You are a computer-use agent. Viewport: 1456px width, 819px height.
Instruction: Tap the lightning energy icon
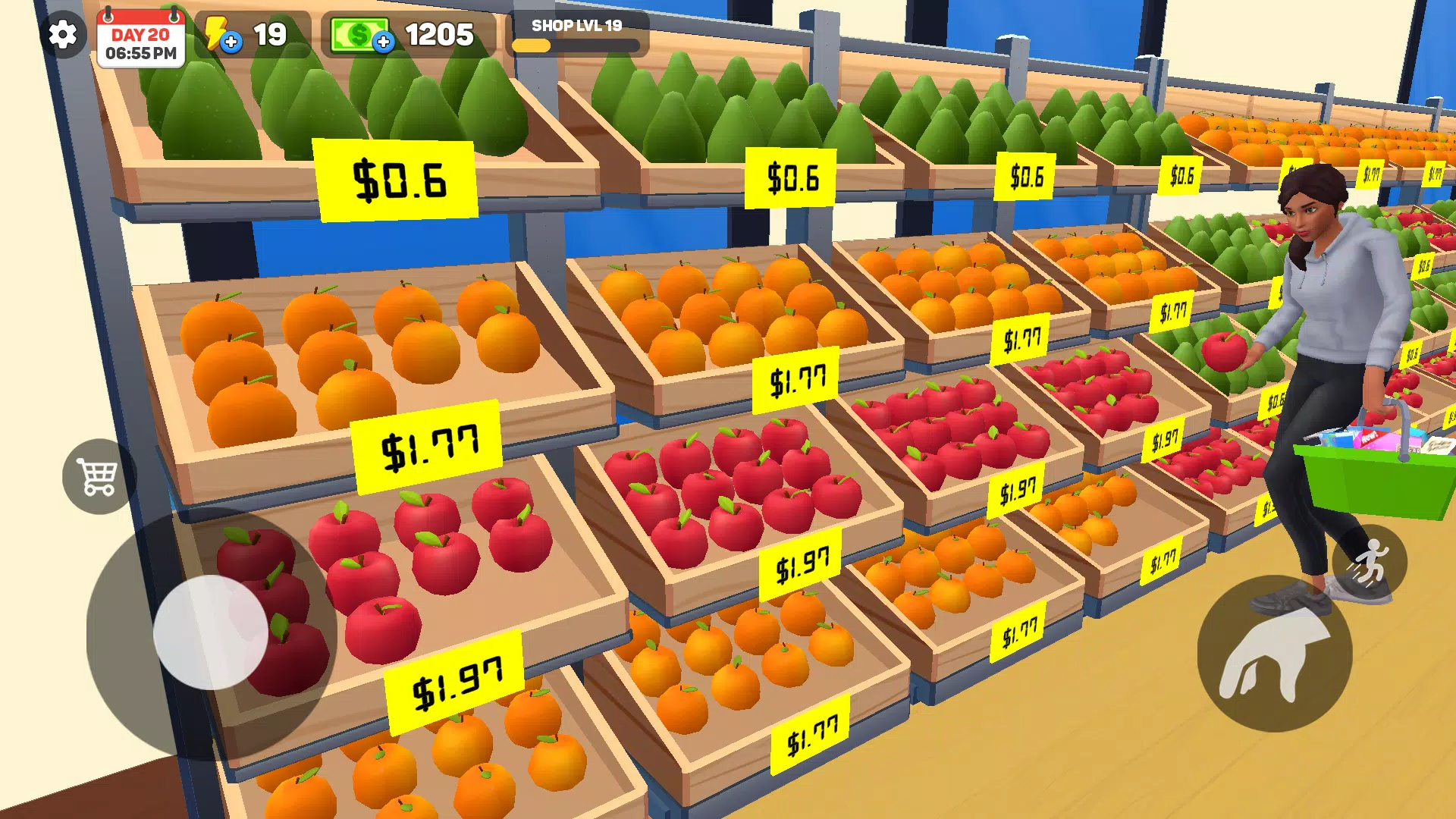[x=216, y=33]
